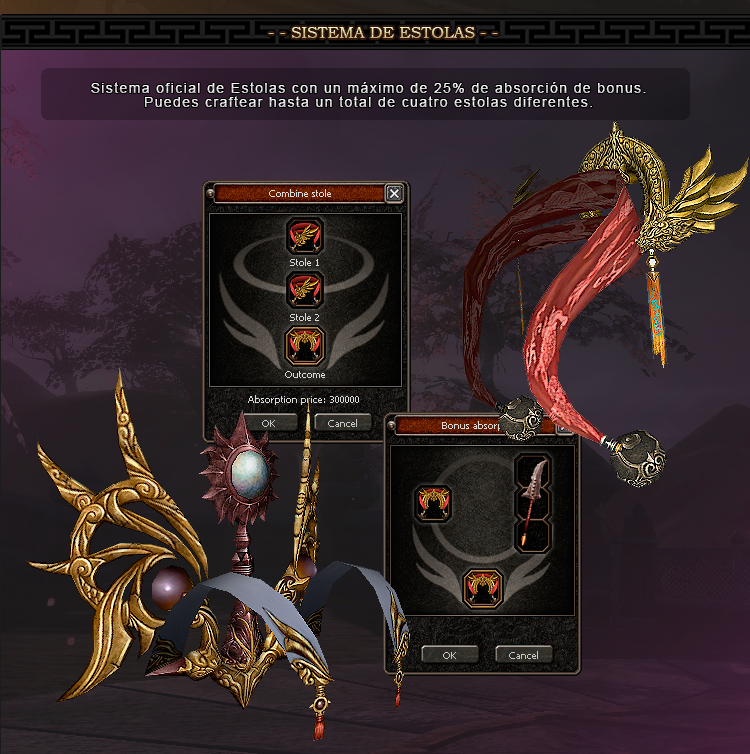Select the Stole 1 slot
Viewport: 750px width, 754px height.
[305, 237]
